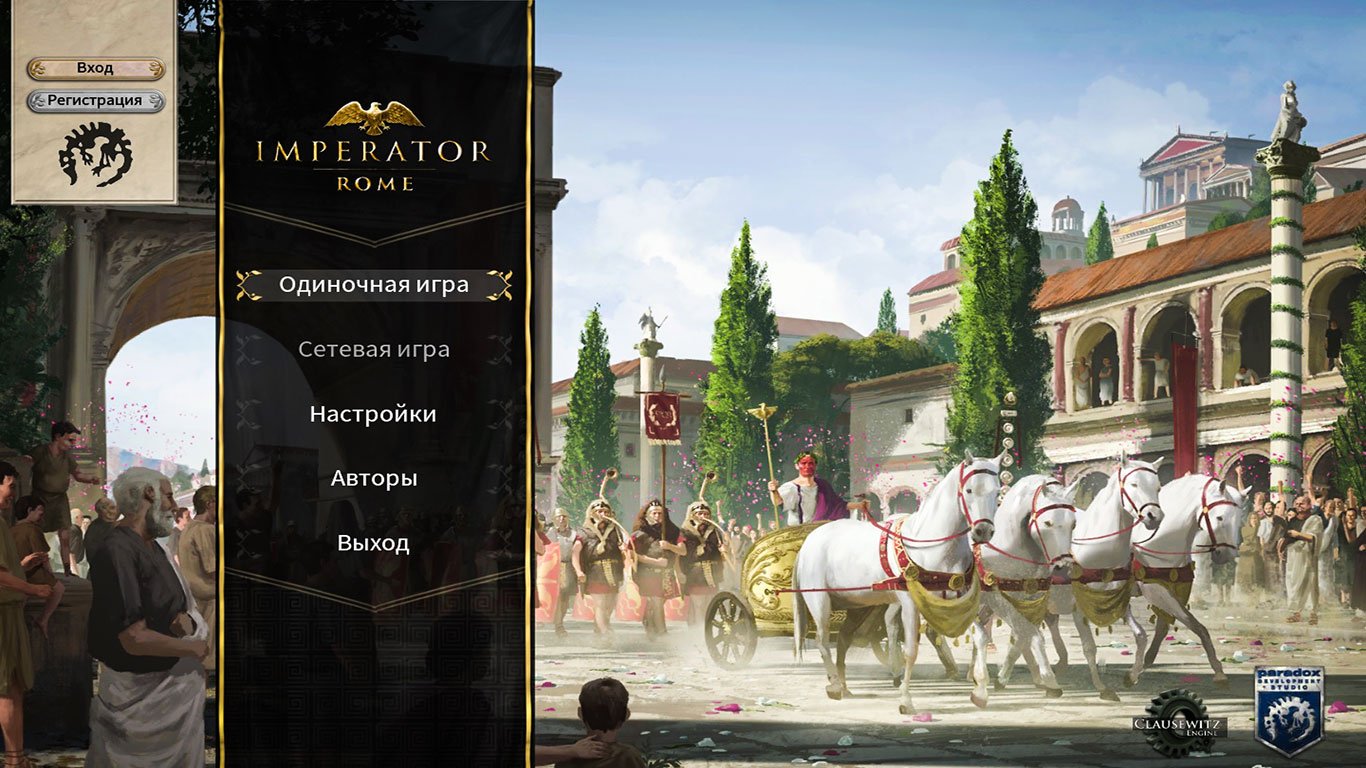Click the left laurel ornament on Вход button

(39, 67)
